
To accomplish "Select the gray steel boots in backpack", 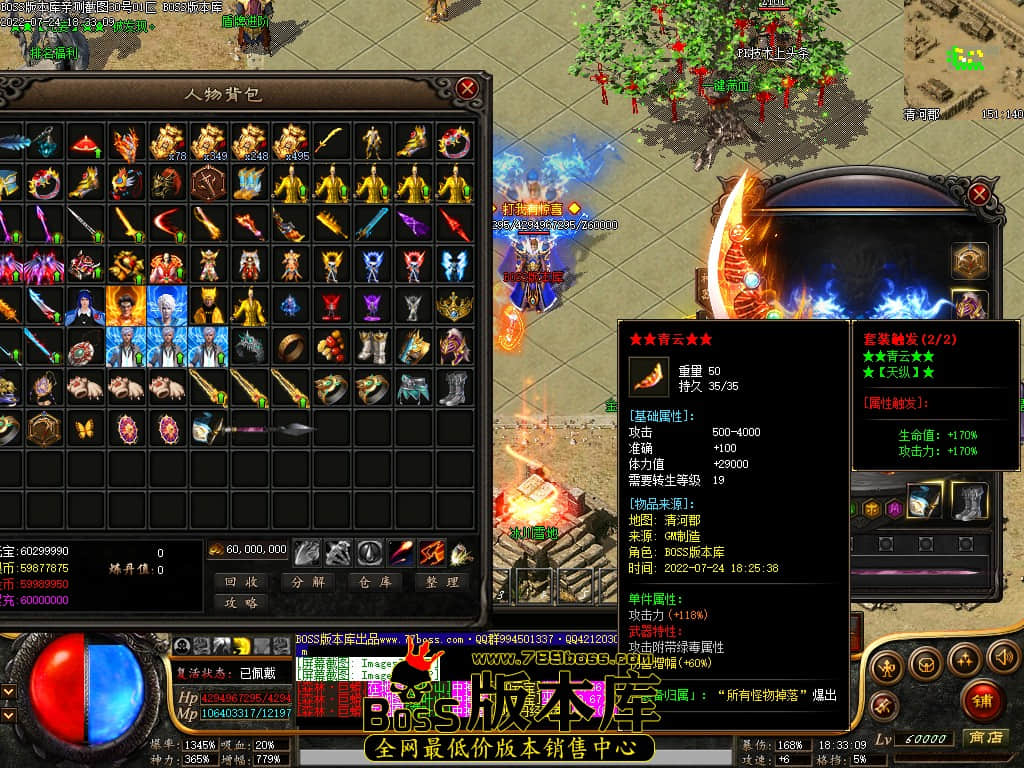I will pyautogui.click(x=454, y=387).
